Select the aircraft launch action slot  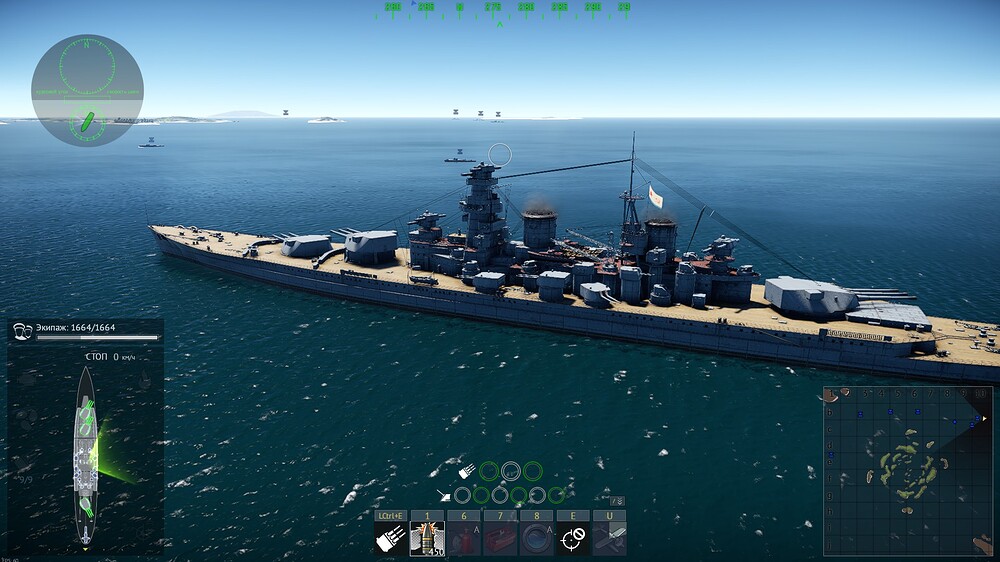point(609,538)
